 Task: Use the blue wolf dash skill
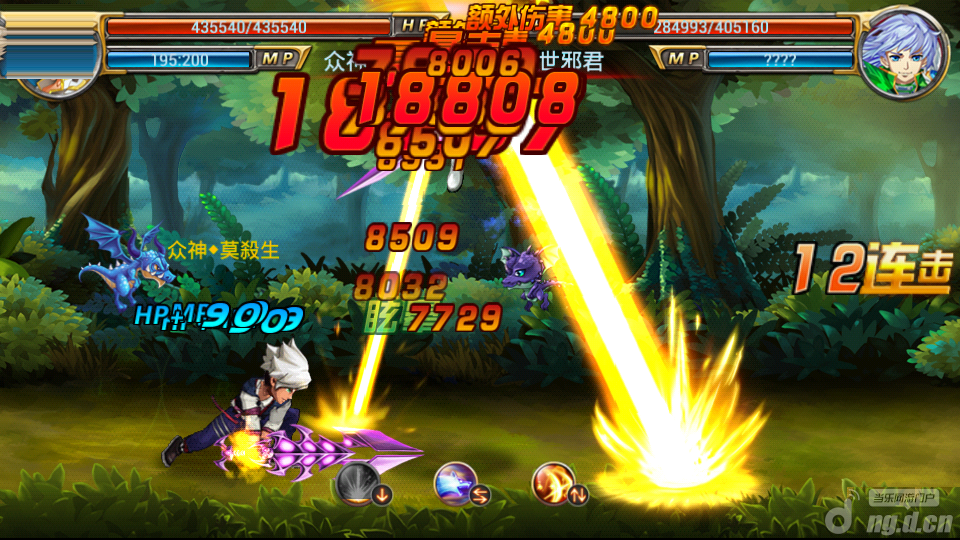[454, 484]
